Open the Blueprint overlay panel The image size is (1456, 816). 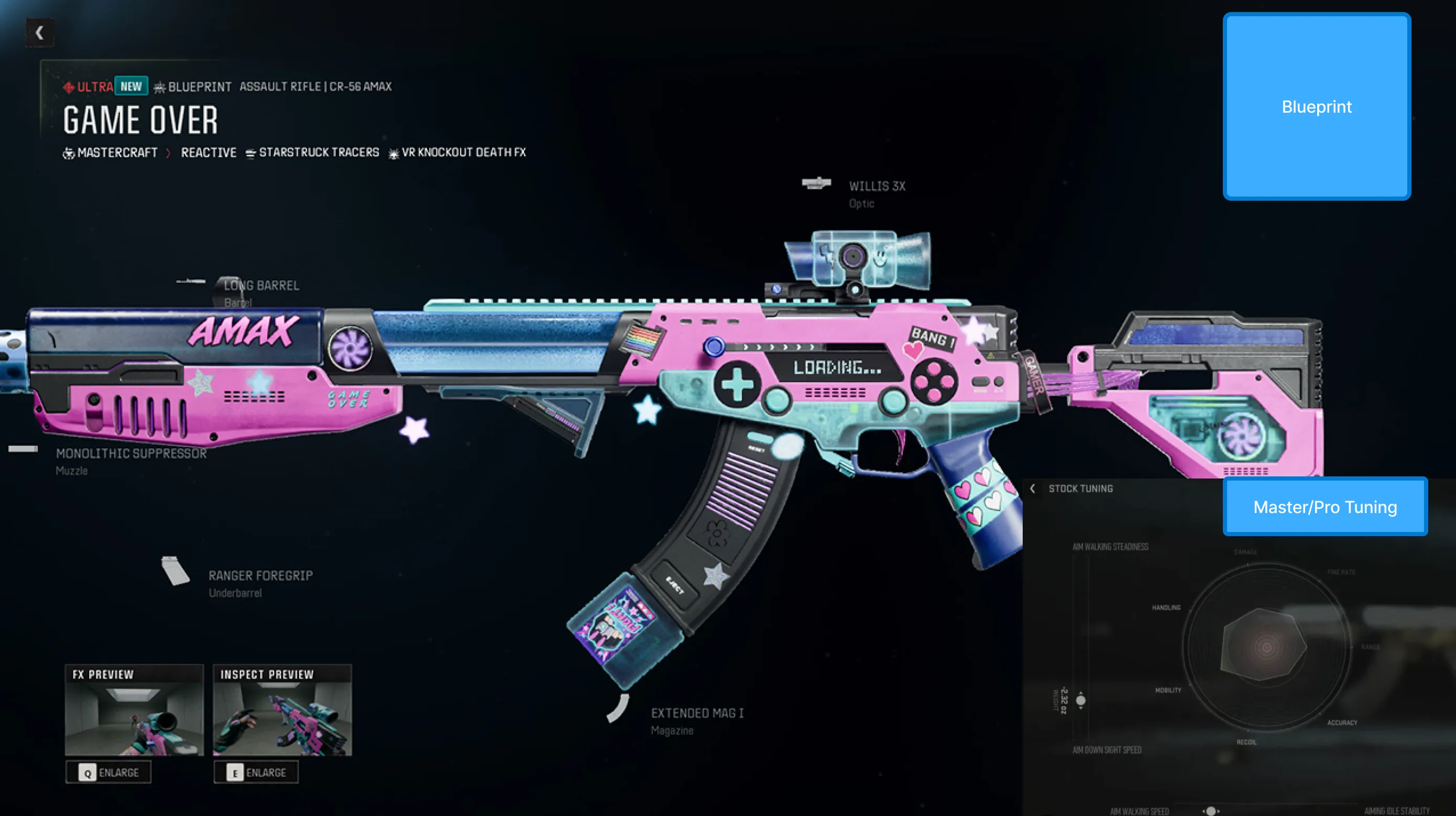tap(1317, 107)
